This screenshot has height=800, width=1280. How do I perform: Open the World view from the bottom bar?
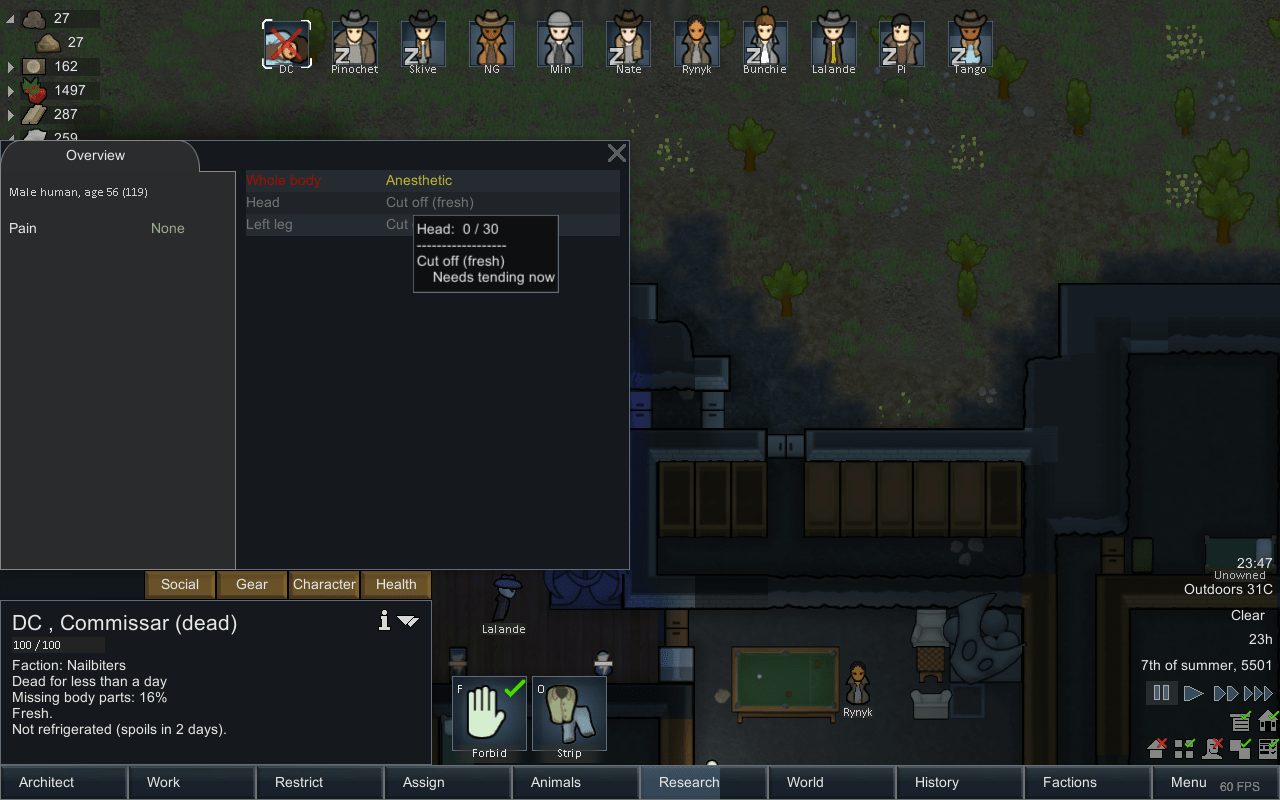click(804, 782)
